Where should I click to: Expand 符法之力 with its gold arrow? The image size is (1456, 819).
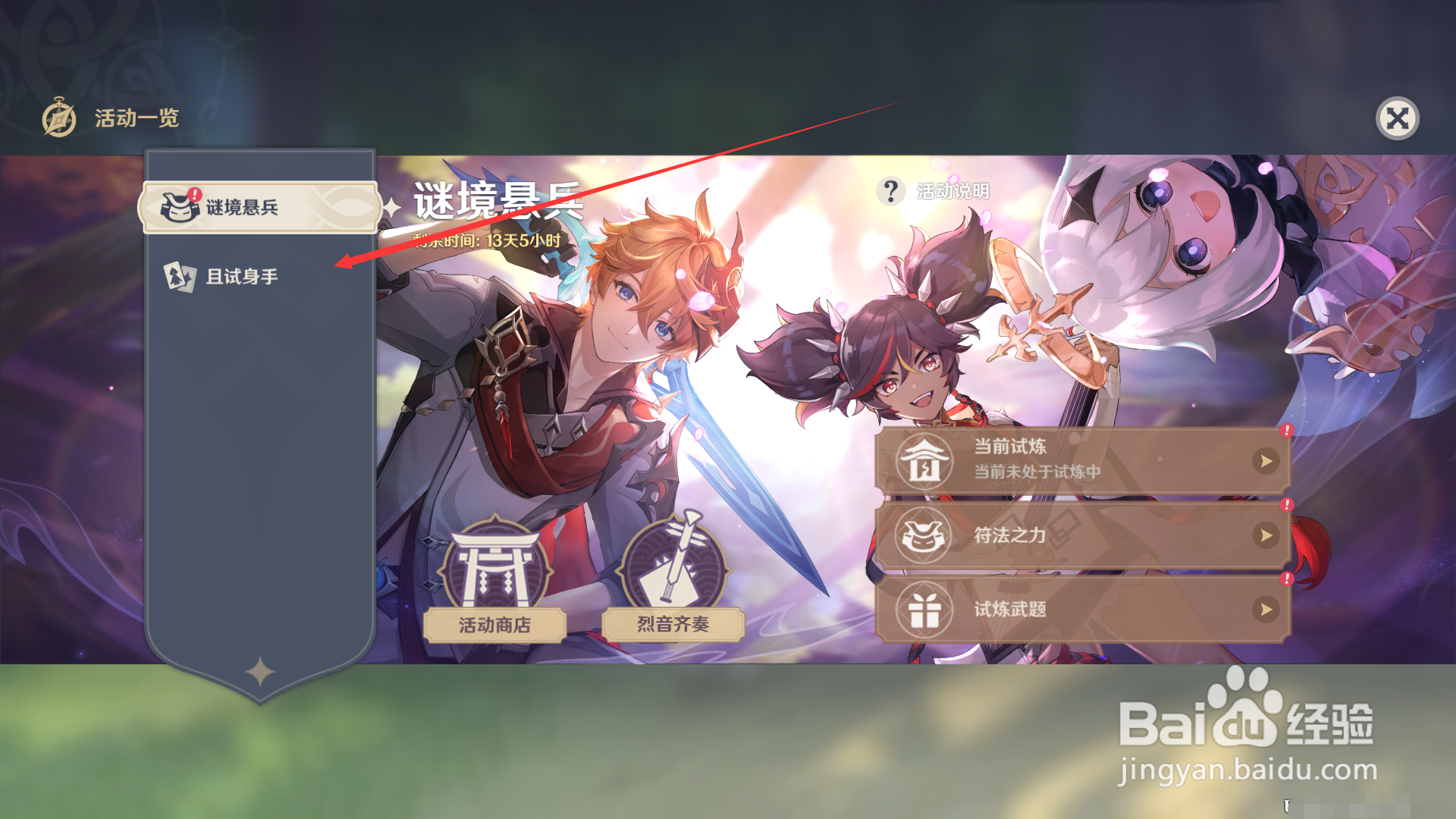pyautogui.click(x=1266, y=535)
